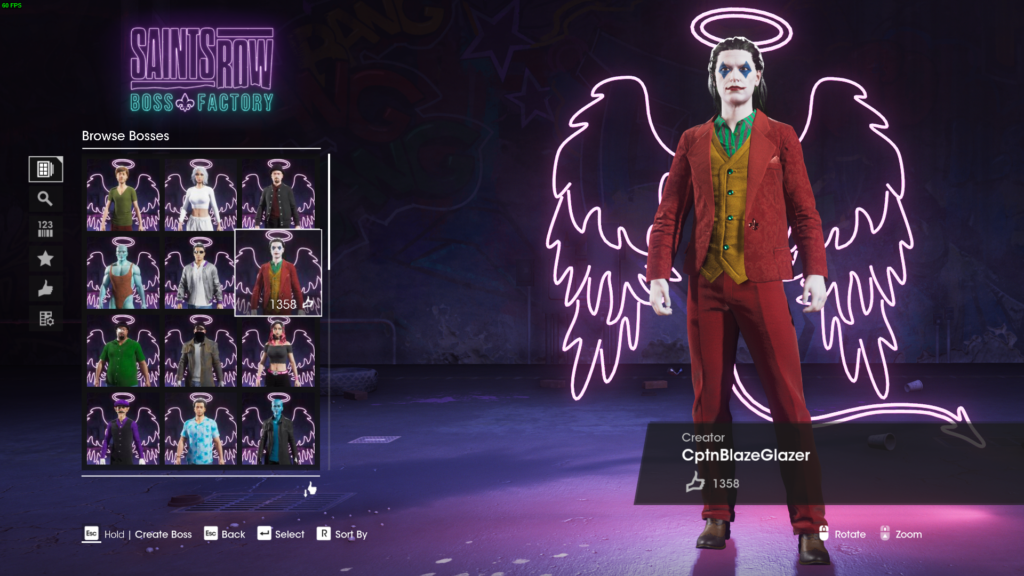1024x576 pixels.
Task: Pick the top-hat boss in dark coat
Action: 278,194
